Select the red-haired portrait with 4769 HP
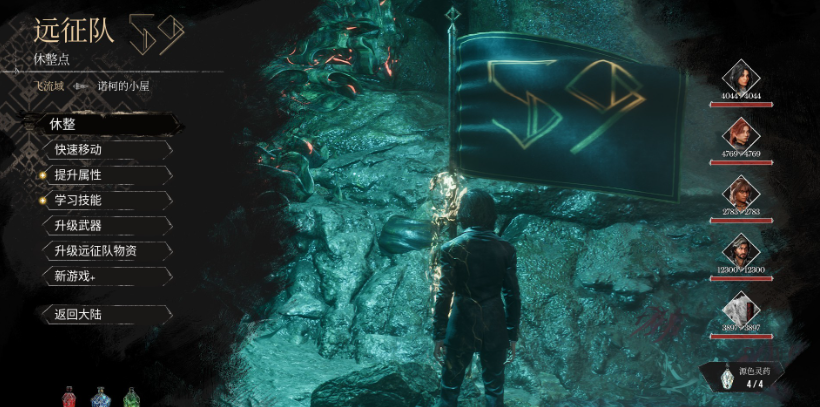Image resolution: width=820 pixels, height=407 pixels. tap(740, 135)
